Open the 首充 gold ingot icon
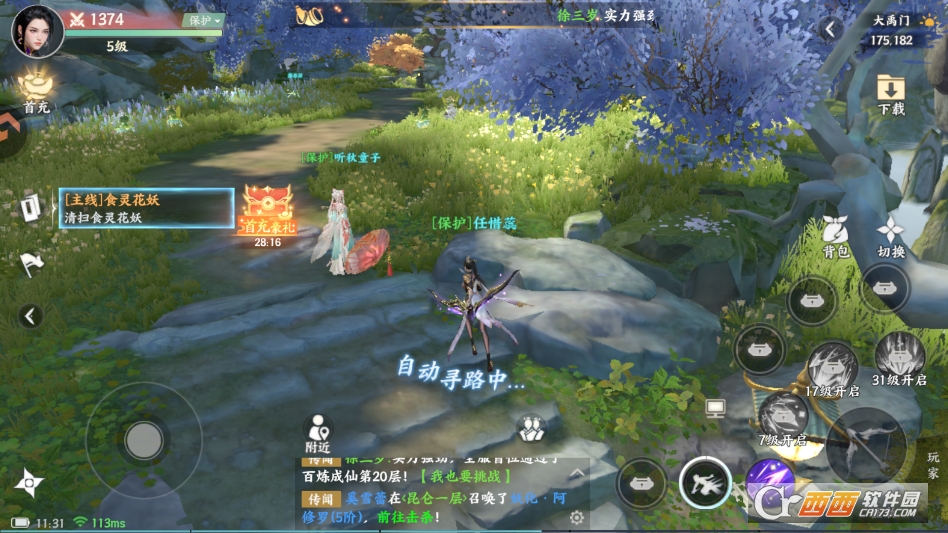This screenshot has height=533, width=948. point(37,84)
